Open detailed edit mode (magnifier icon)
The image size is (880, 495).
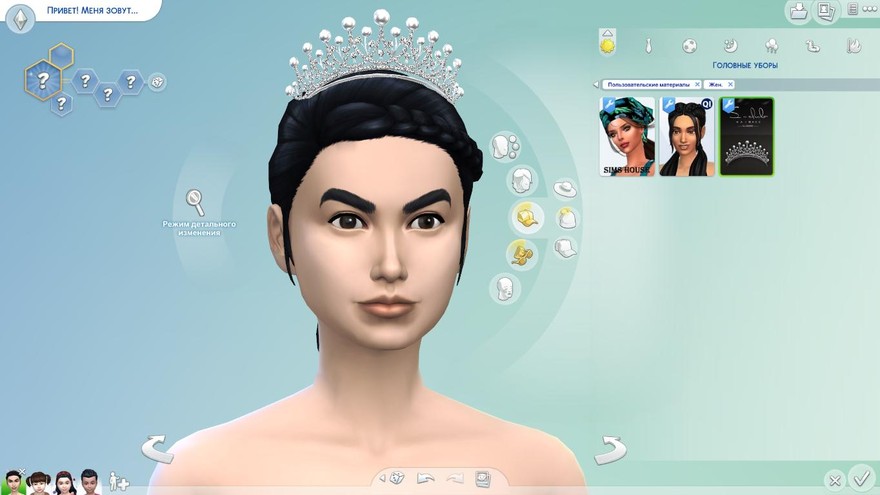pos(196,201)
